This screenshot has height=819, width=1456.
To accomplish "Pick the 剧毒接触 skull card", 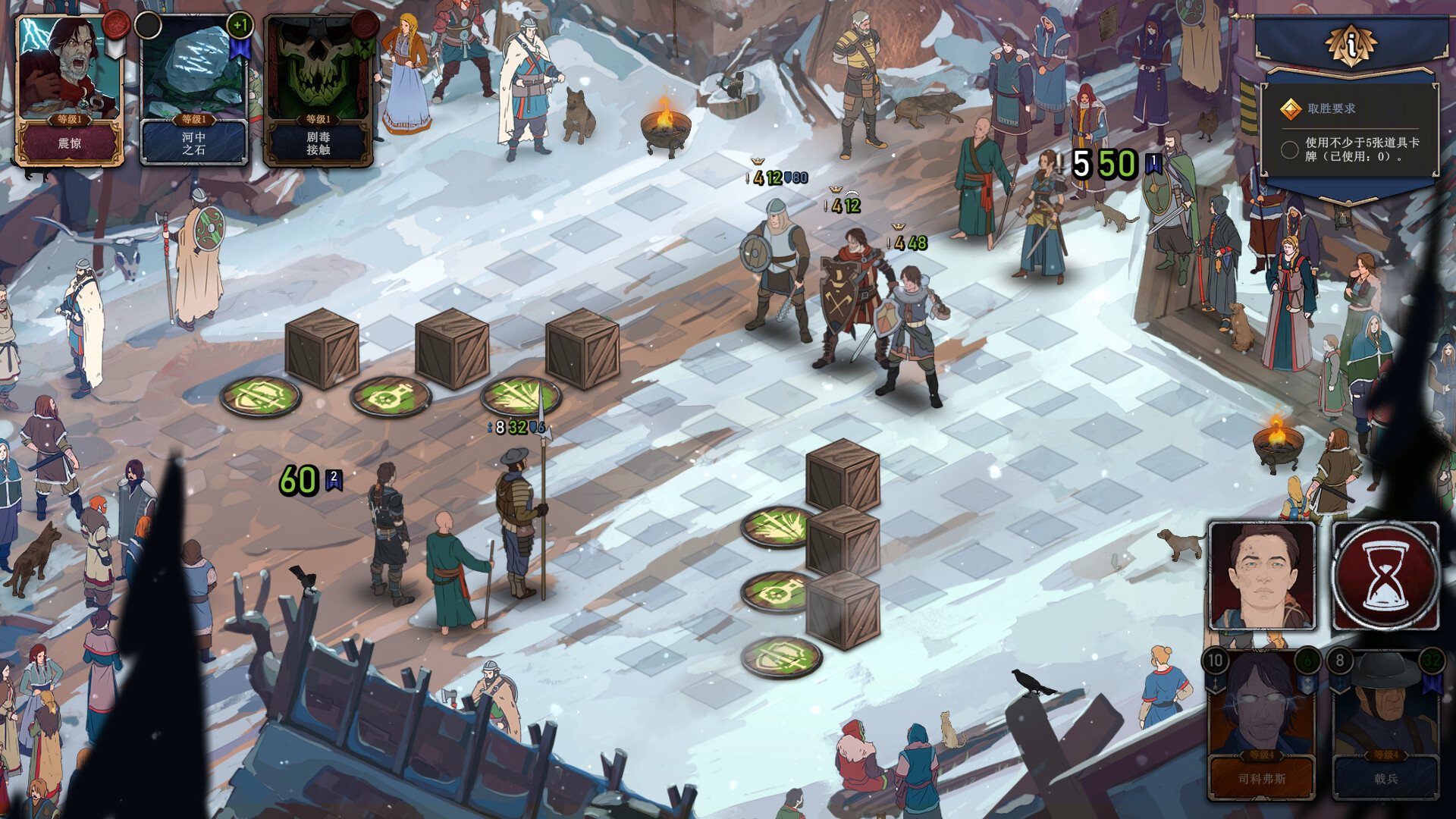I will (x=318, y=91).
